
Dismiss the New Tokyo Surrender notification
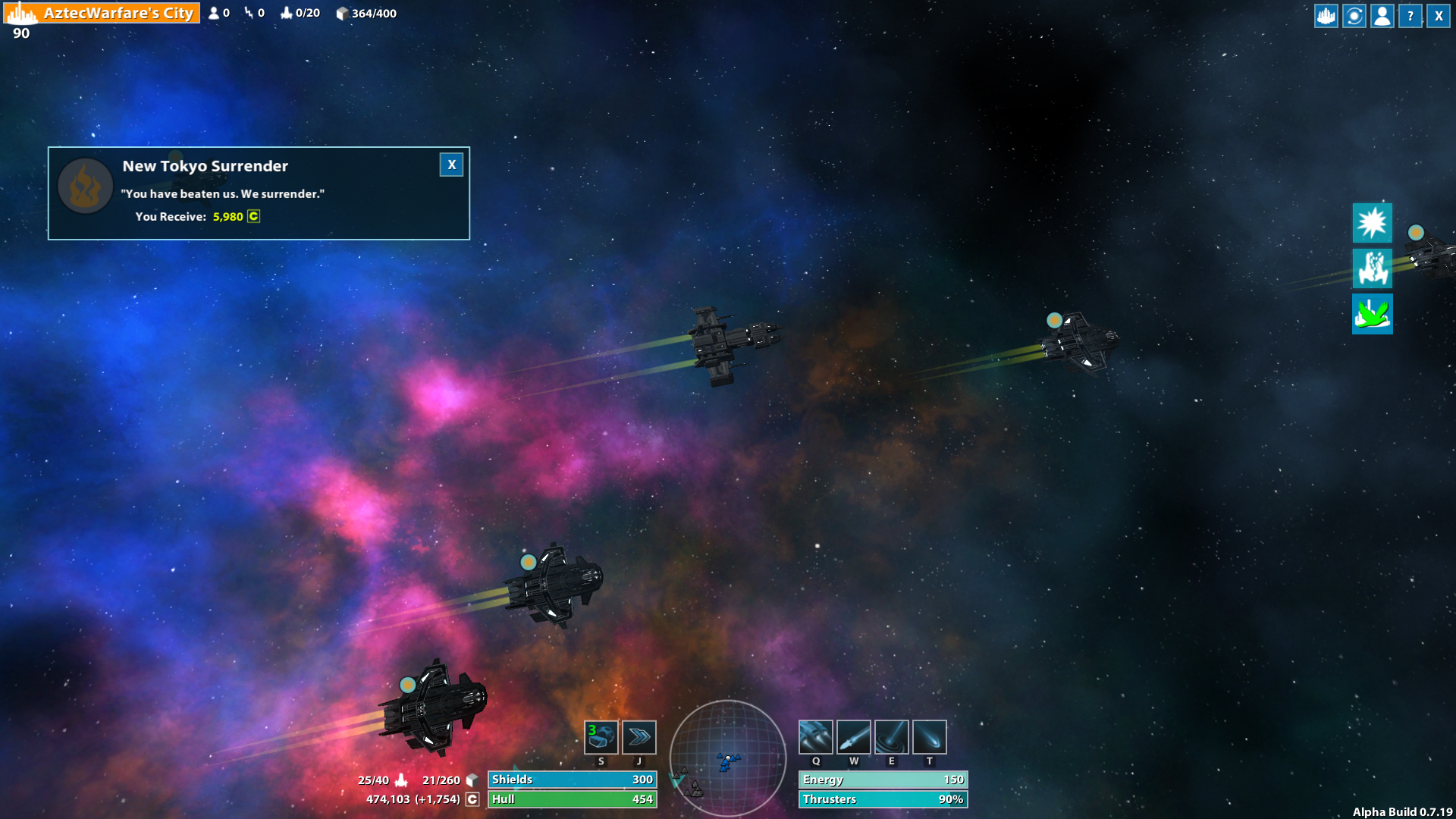451,165
